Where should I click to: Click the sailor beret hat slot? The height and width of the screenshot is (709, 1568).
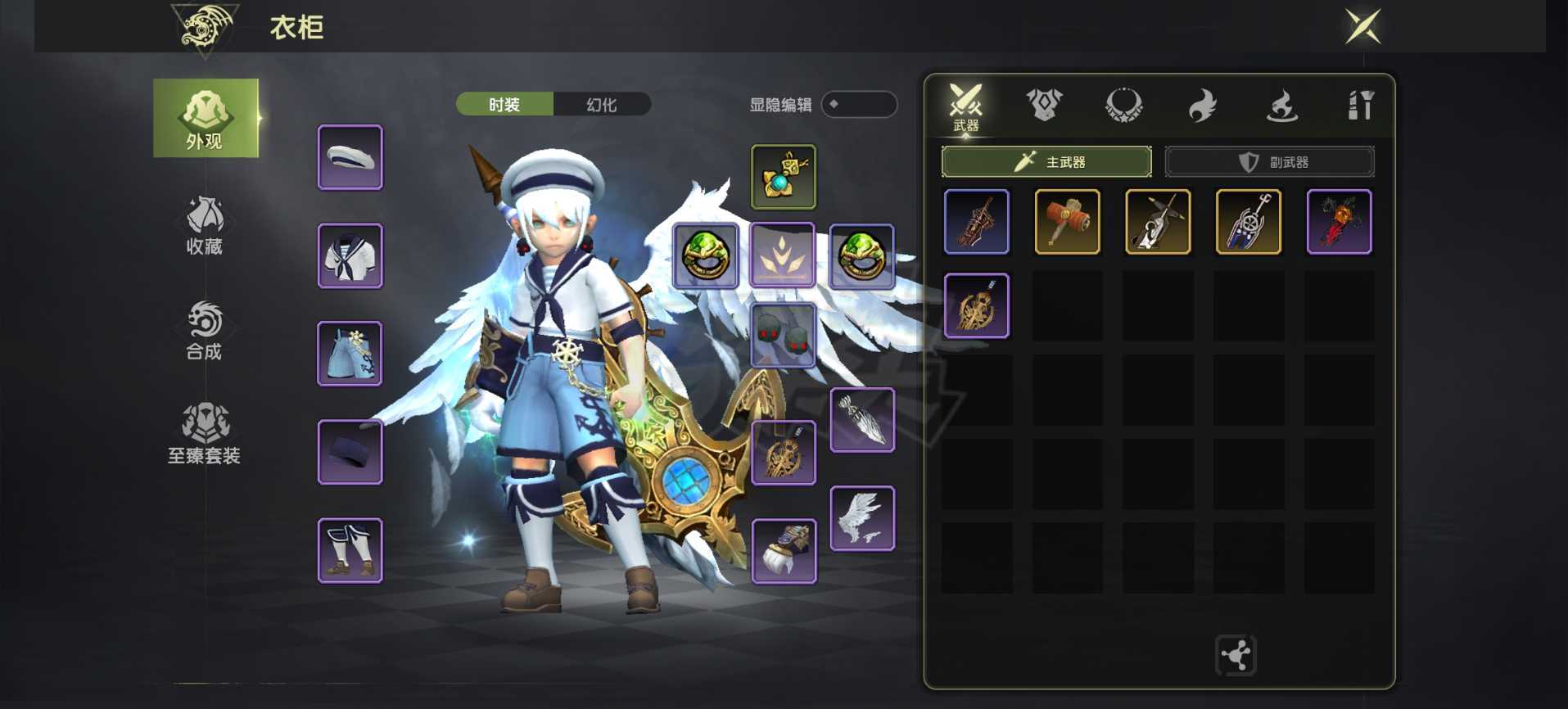click(x=350, y=157)
